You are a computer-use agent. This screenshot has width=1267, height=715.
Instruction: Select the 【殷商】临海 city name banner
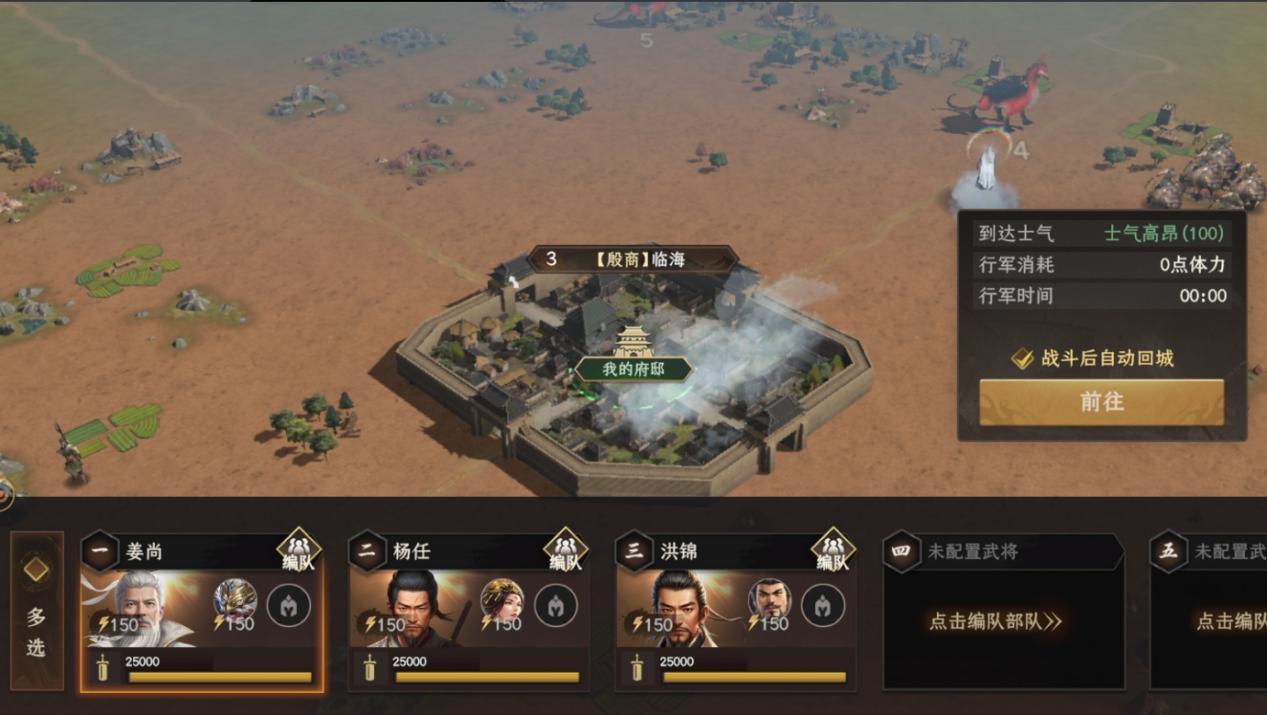pos(633,260)
